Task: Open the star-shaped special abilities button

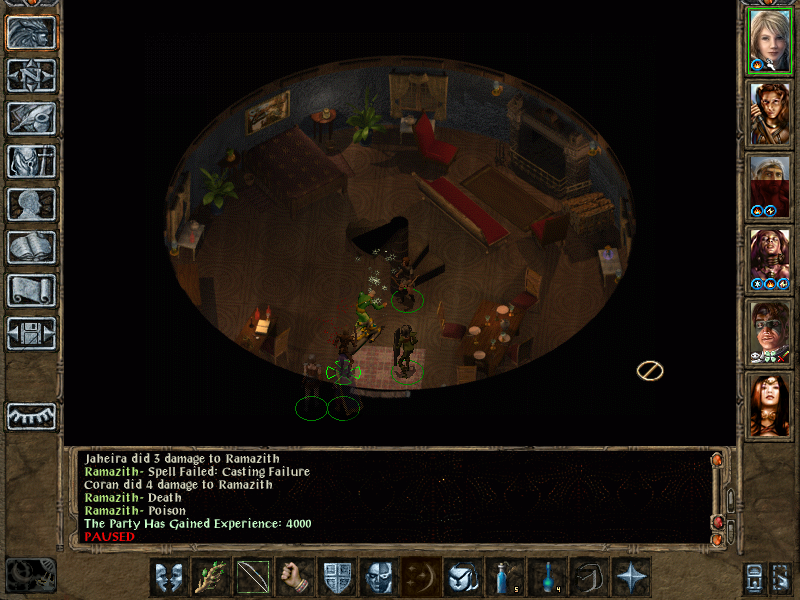Action: point(631,577)
